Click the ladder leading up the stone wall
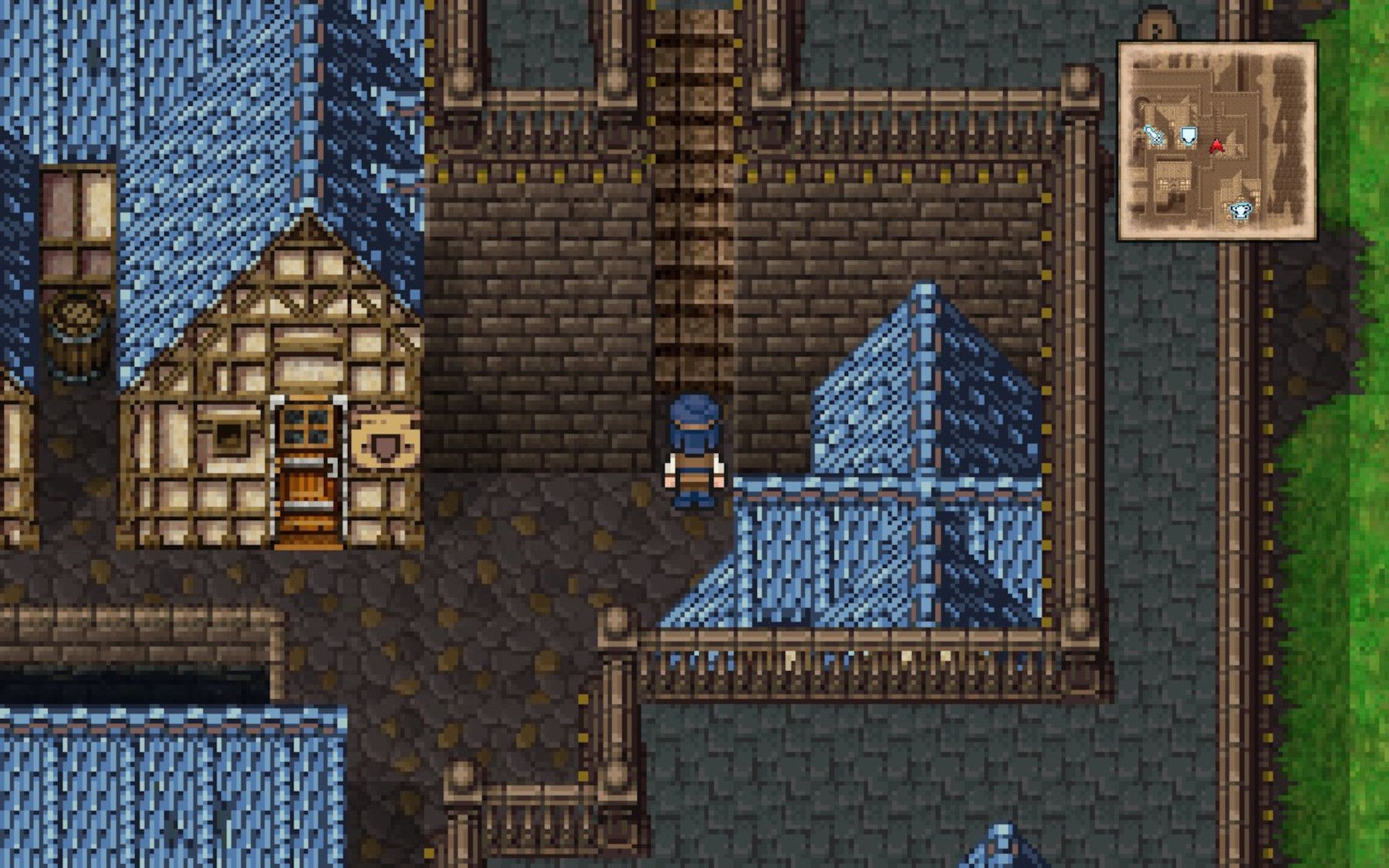This screenshot has height=868, width=1389. 693,231
